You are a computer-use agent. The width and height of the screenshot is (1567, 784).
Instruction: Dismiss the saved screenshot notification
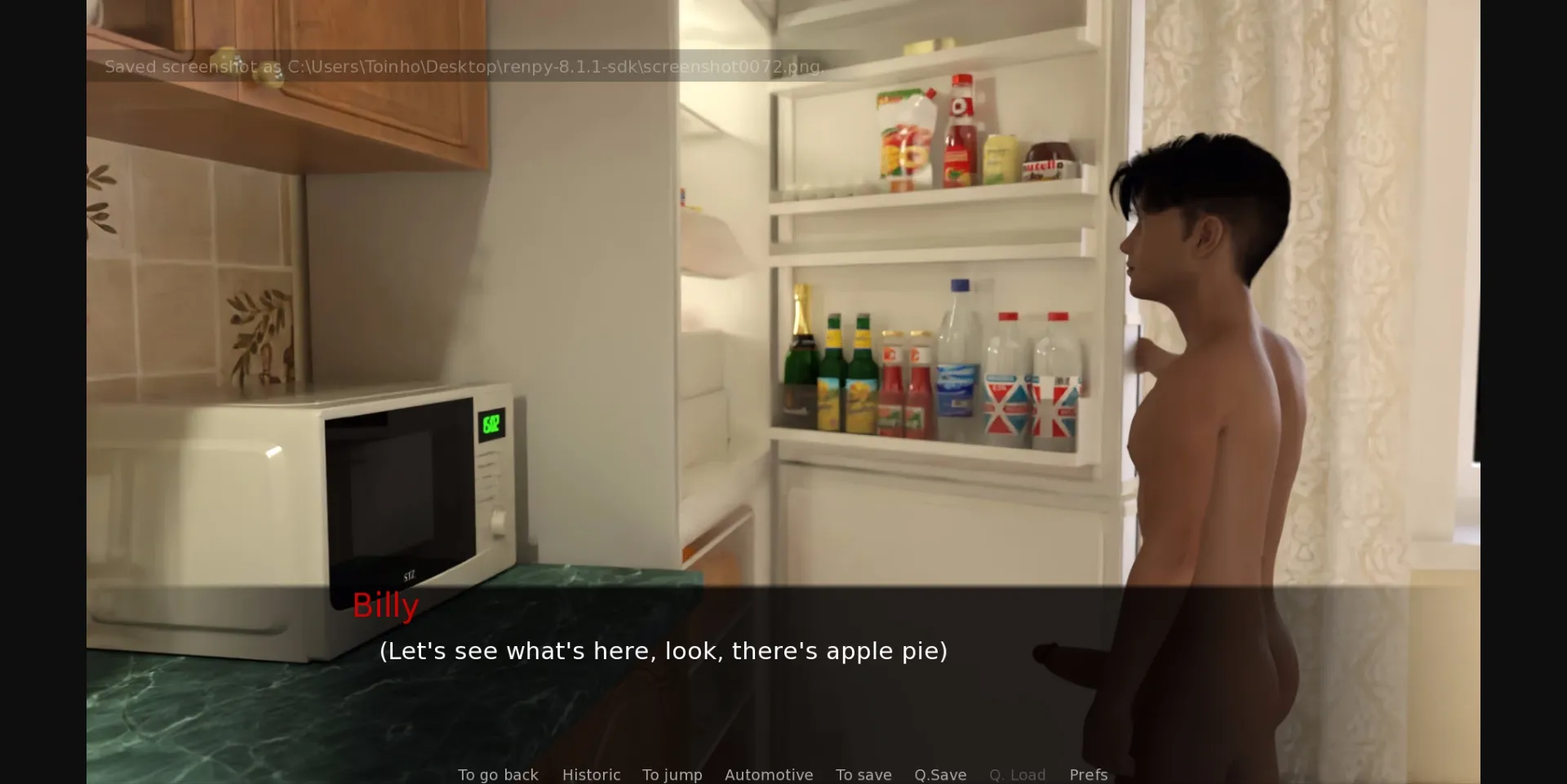point(464,67)
